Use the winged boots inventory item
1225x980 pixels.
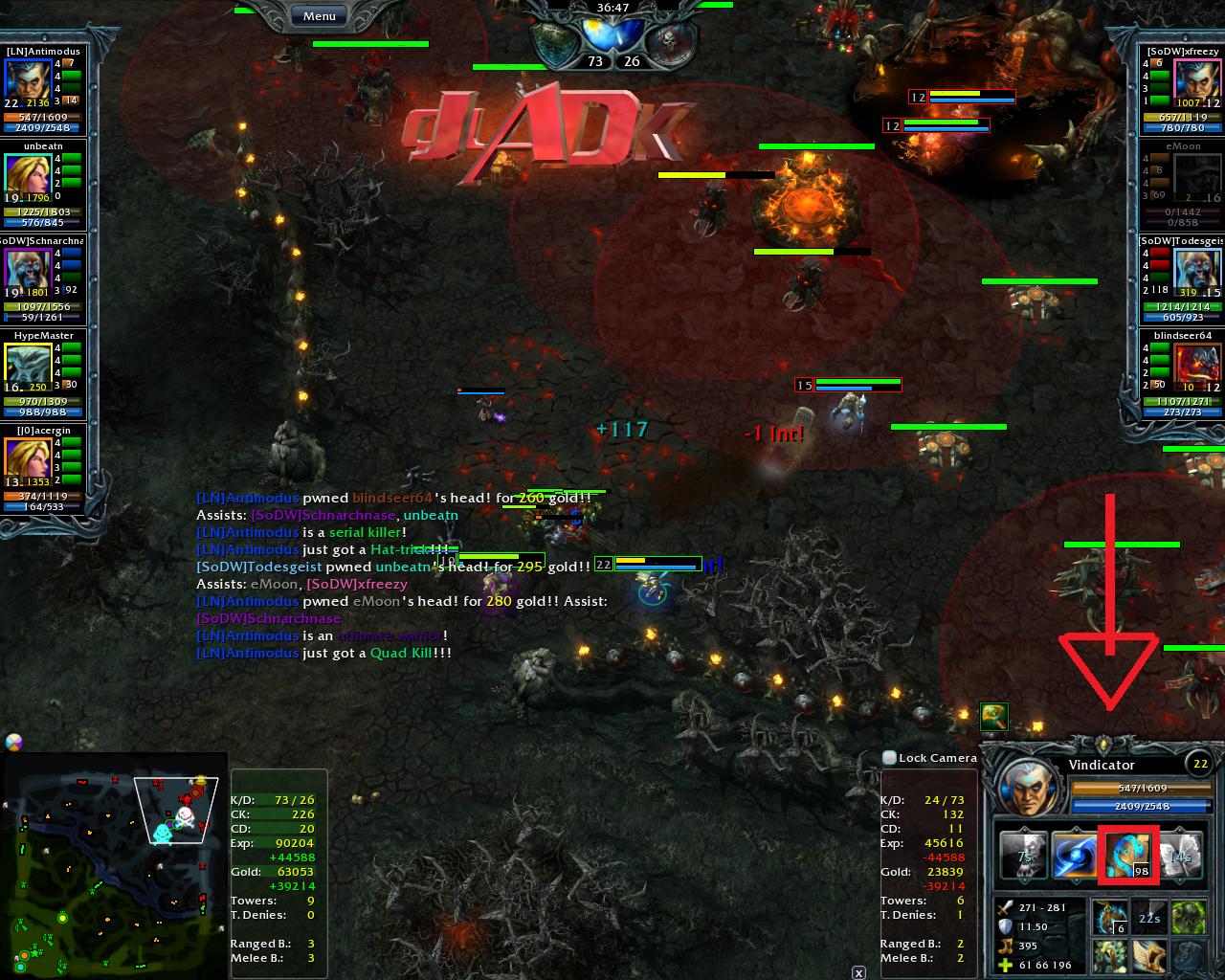(1149, 955)
